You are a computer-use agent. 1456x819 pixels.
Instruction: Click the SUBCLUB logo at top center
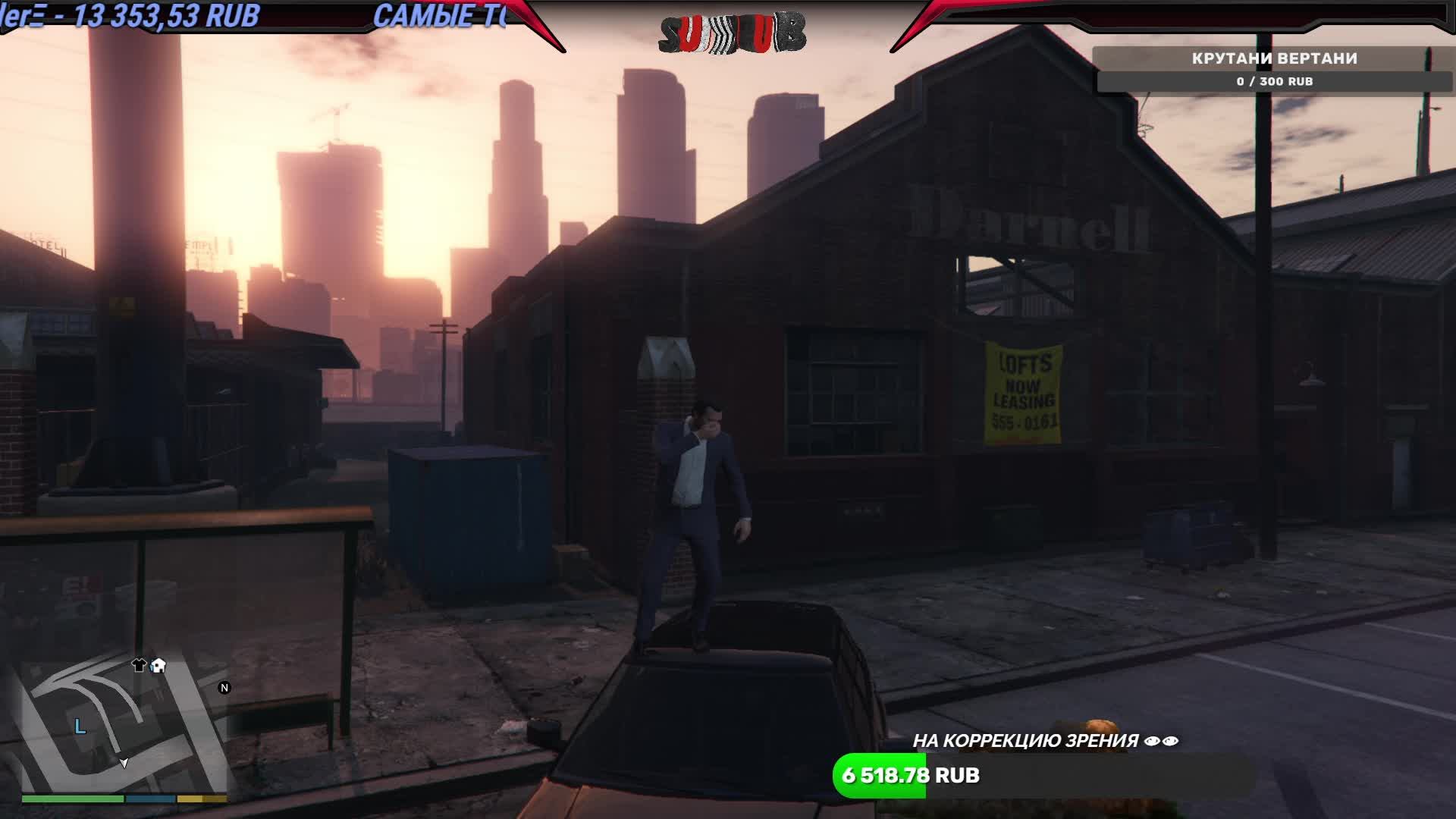(x=732, y=32)
